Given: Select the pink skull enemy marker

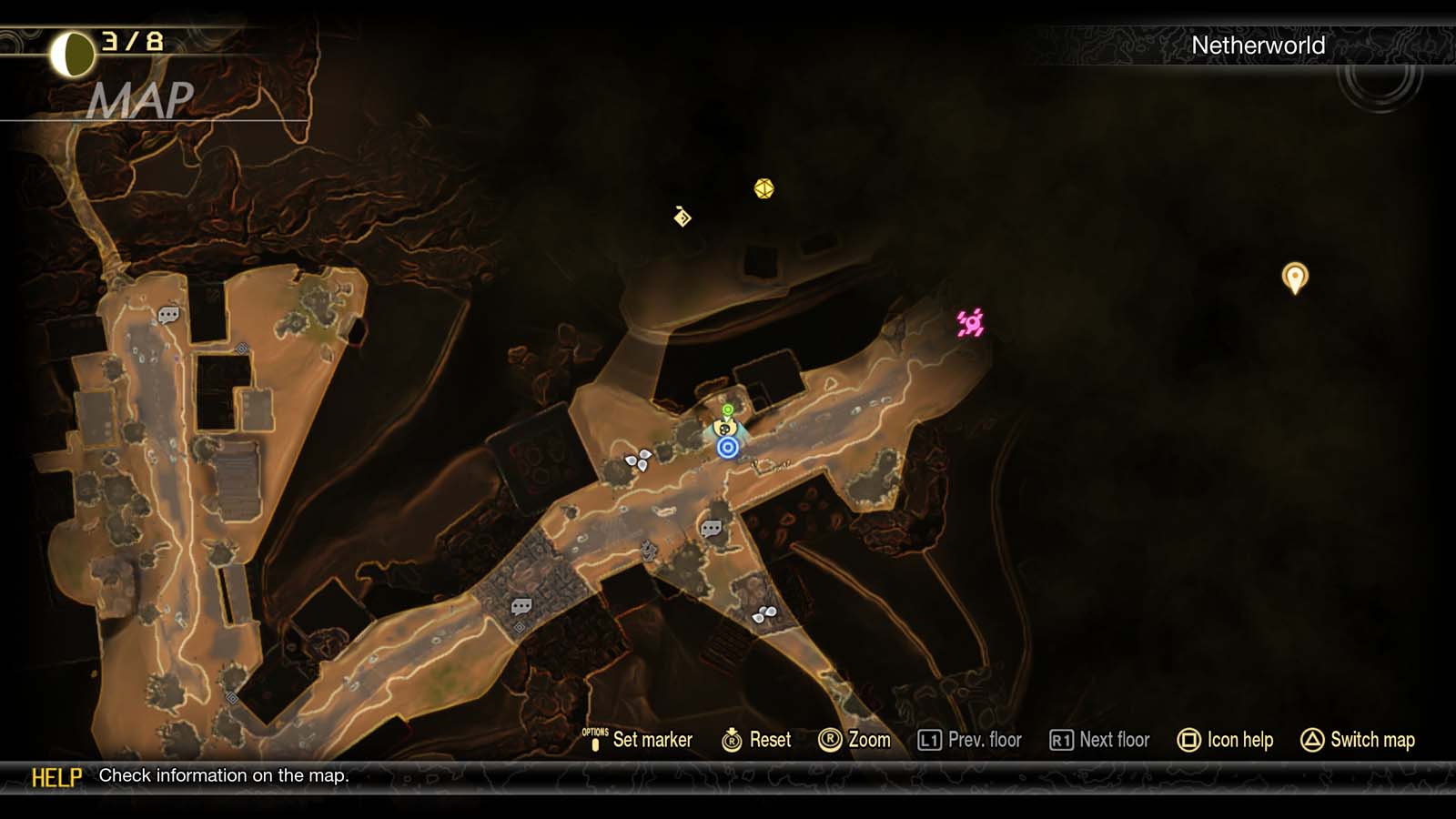Looking at the screenshot, I should (x=970, y=321).
